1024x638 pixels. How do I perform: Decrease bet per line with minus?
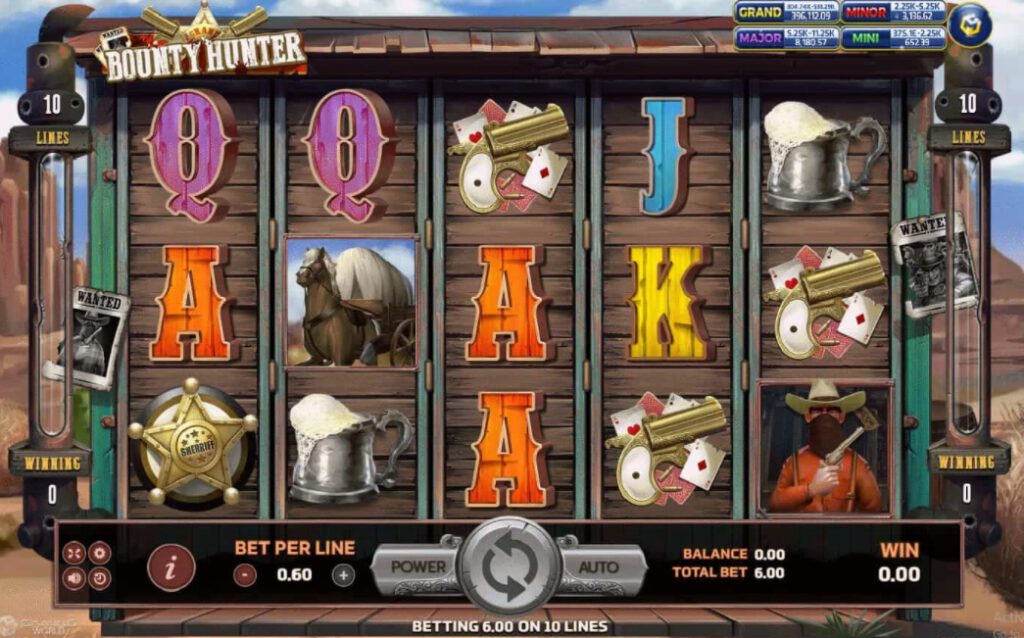coord(245,575)
